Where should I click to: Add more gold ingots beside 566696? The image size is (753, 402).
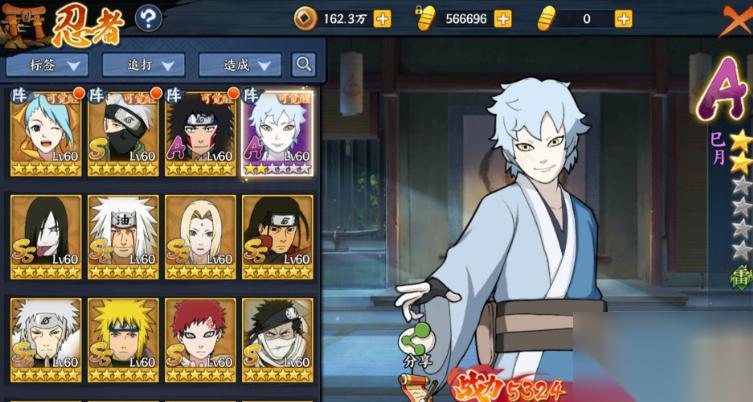(x=503, y=18)
